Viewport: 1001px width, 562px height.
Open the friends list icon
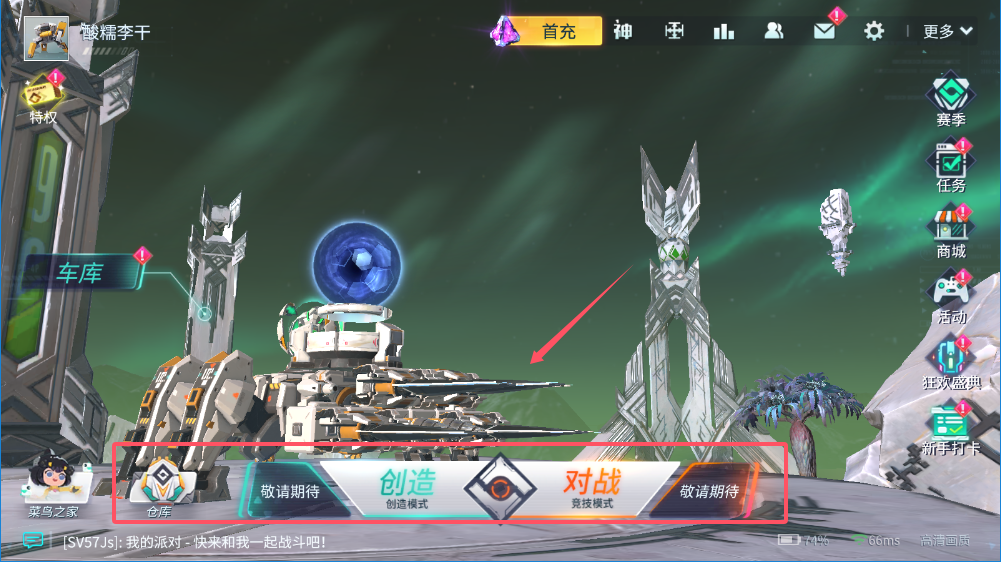774,31
